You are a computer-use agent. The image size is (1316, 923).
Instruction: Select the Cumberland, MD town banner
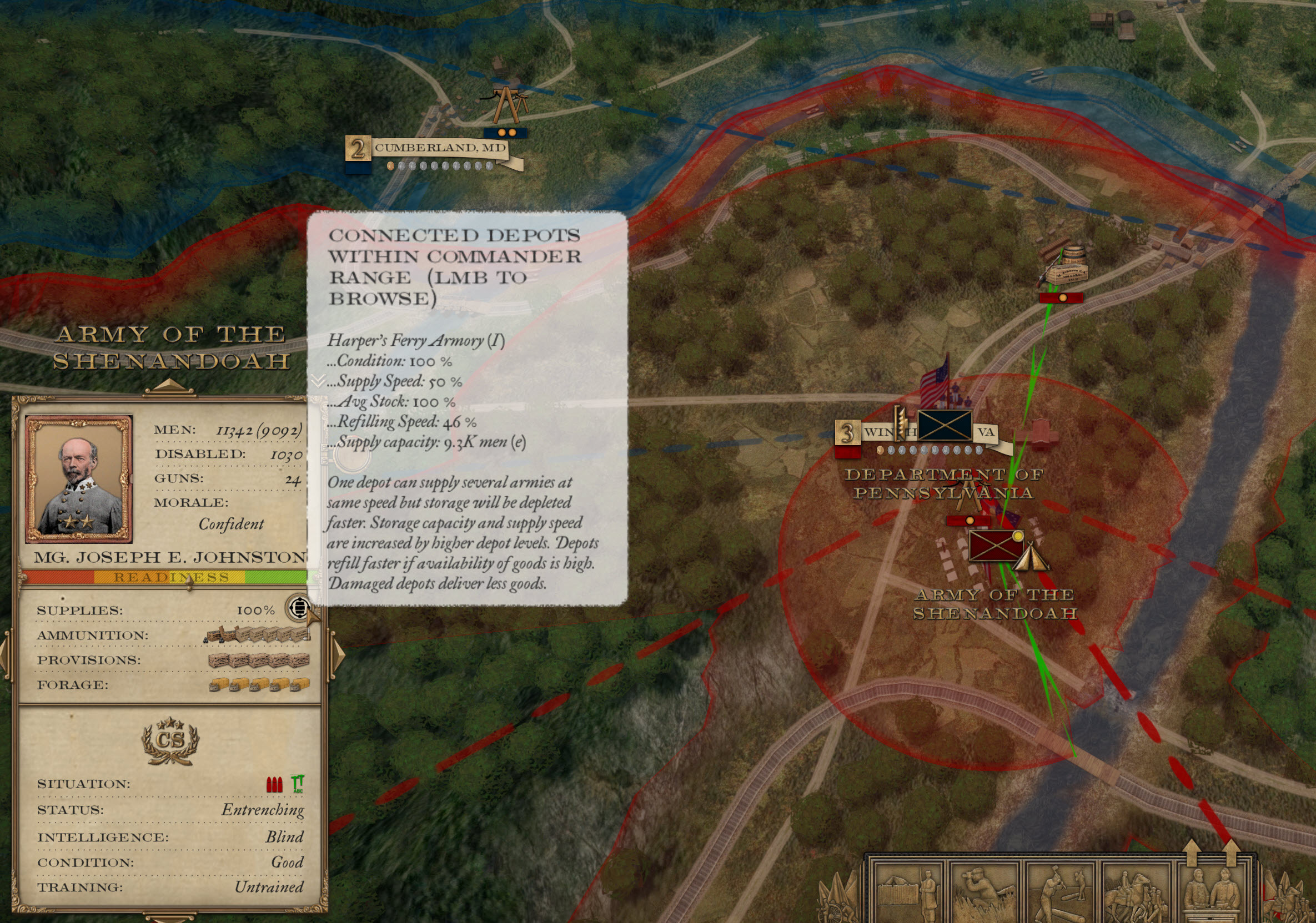pyautogui.click(x=440, y=148)
